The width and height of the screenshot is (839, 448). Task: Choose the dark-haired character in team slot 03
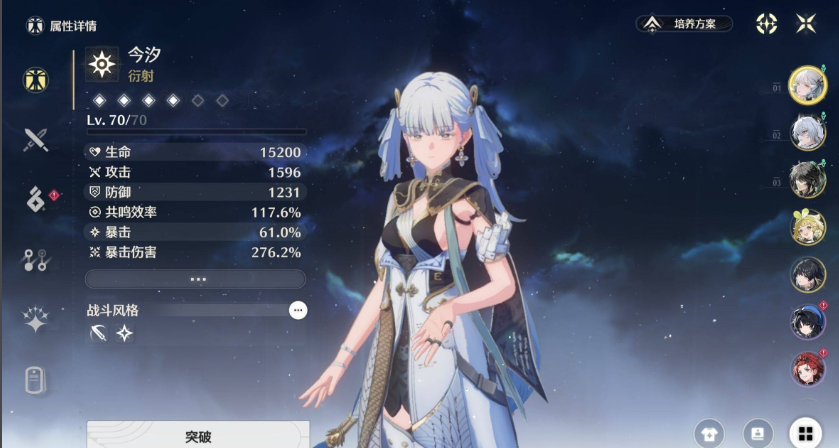pos(806,180)
